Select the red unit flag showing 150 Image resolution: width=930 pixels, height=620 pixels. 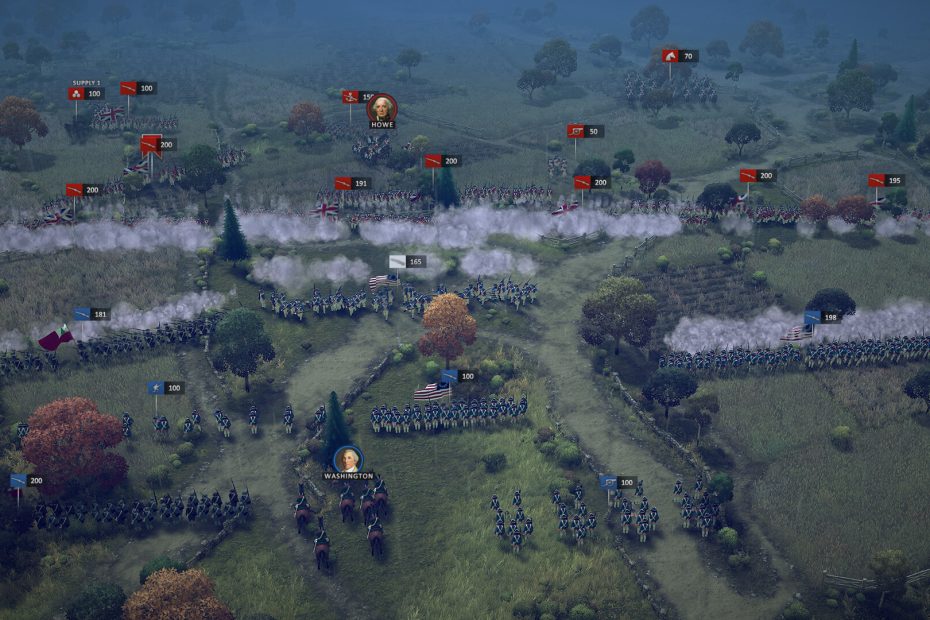click(351, 97)
